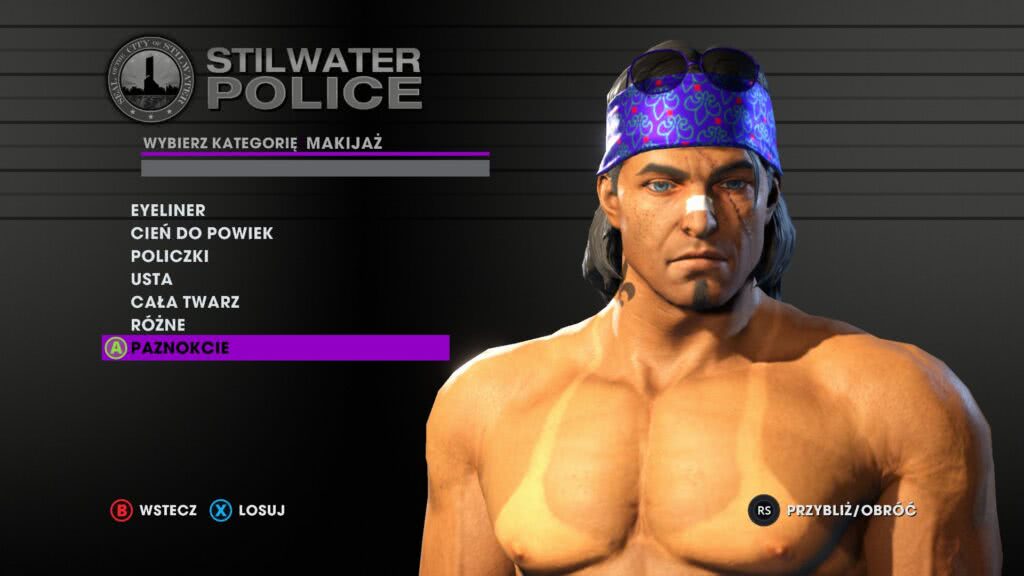This screenshot has width=1024, height=576.
Task: Open the Policzki category
Action: (x=170, y=256)
